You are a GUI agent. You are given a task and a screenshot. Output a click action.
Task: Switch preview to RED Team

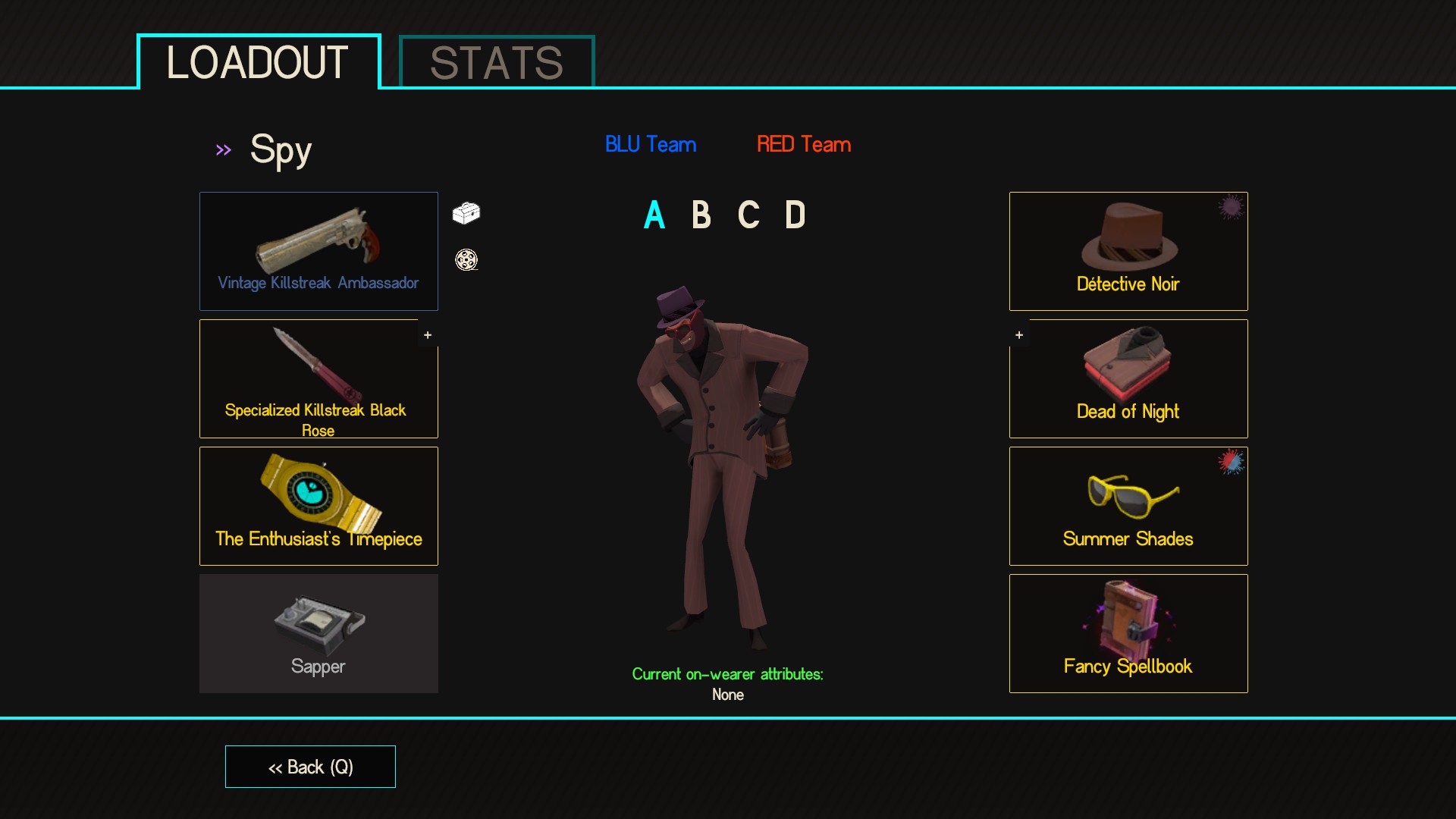click(804, 144)
